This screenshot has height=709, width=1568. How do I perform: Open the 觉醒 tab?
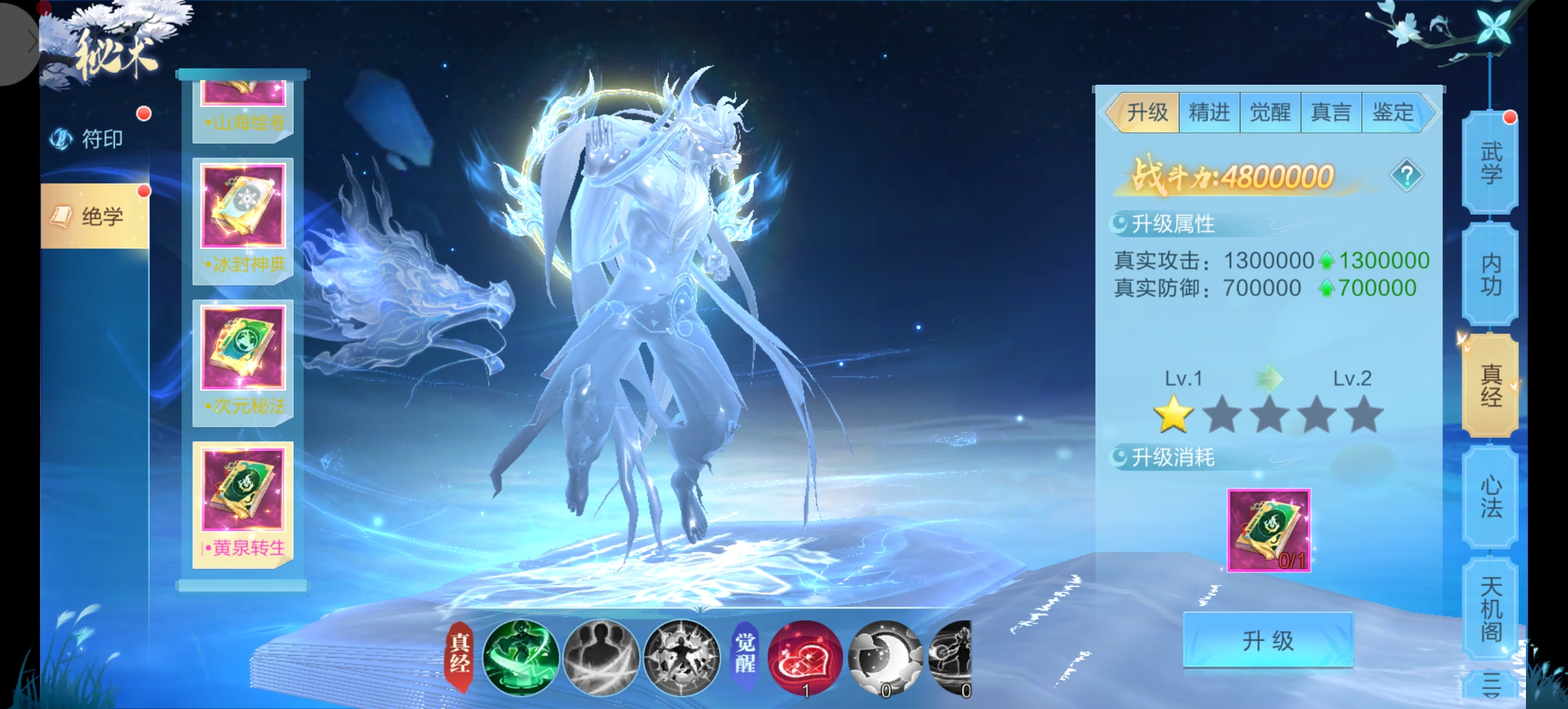1270,112
